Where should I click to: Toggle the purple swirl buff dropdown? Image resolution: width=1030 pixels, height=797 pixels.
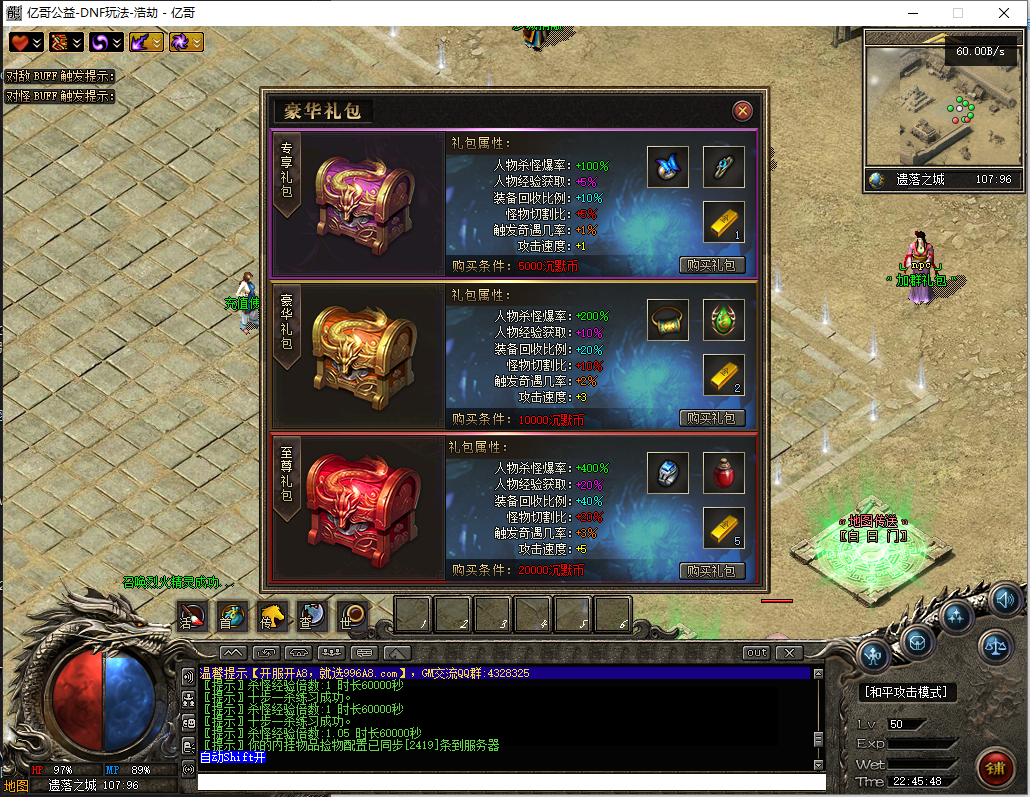[107, 42]
